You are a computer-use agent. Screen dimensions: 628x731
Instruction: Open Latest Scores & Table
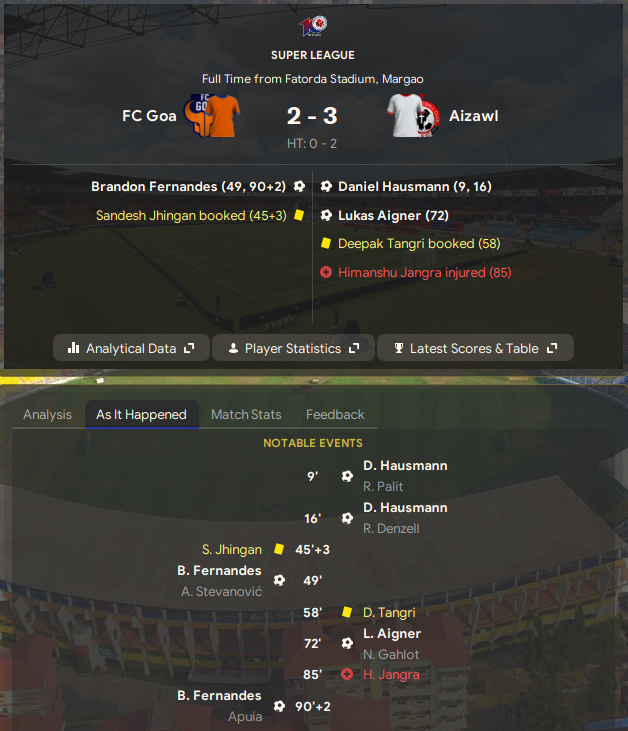[x=475, y=348]
